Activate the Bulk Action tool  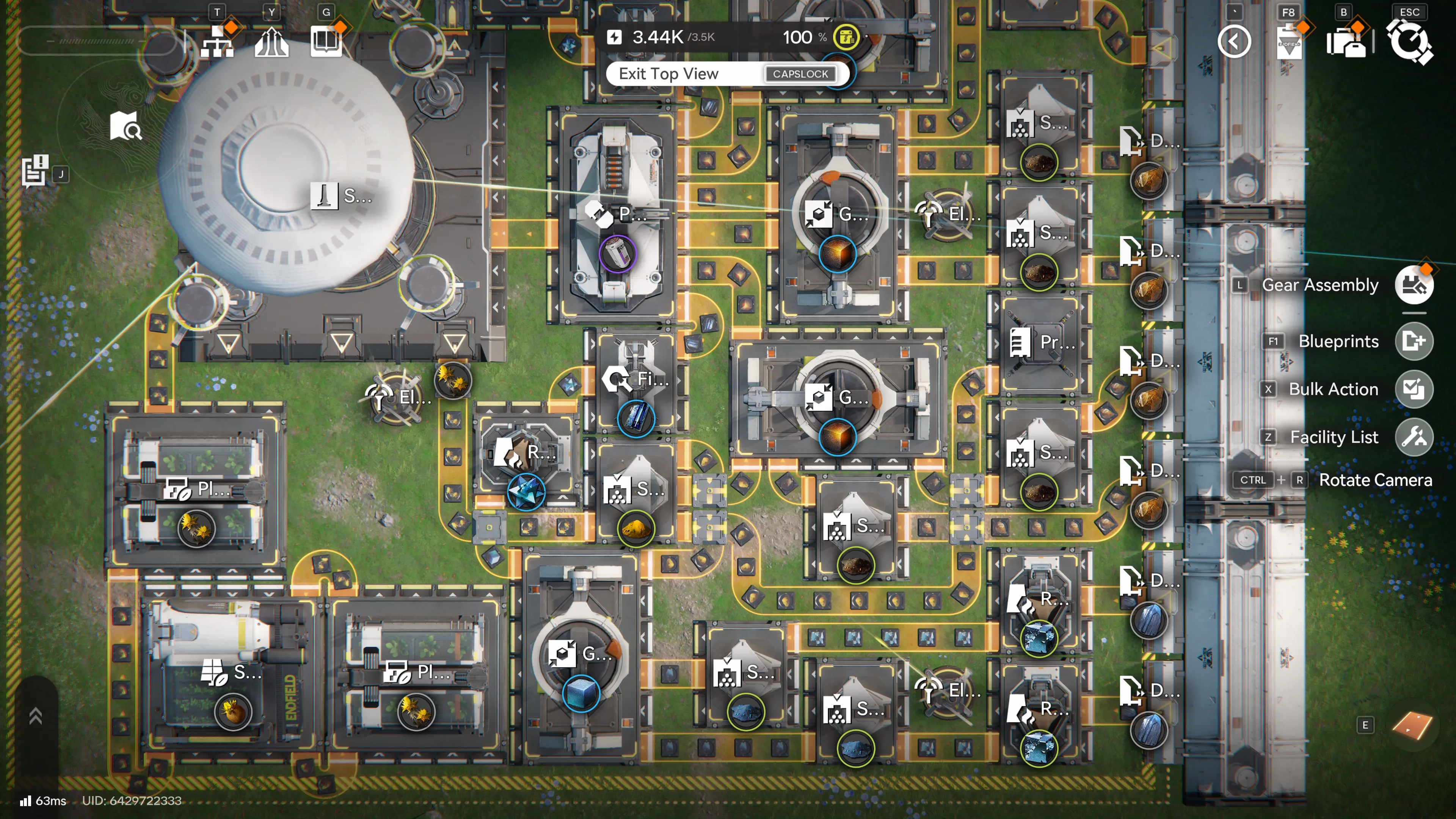pyautogui.click(x=1414, y=389)
